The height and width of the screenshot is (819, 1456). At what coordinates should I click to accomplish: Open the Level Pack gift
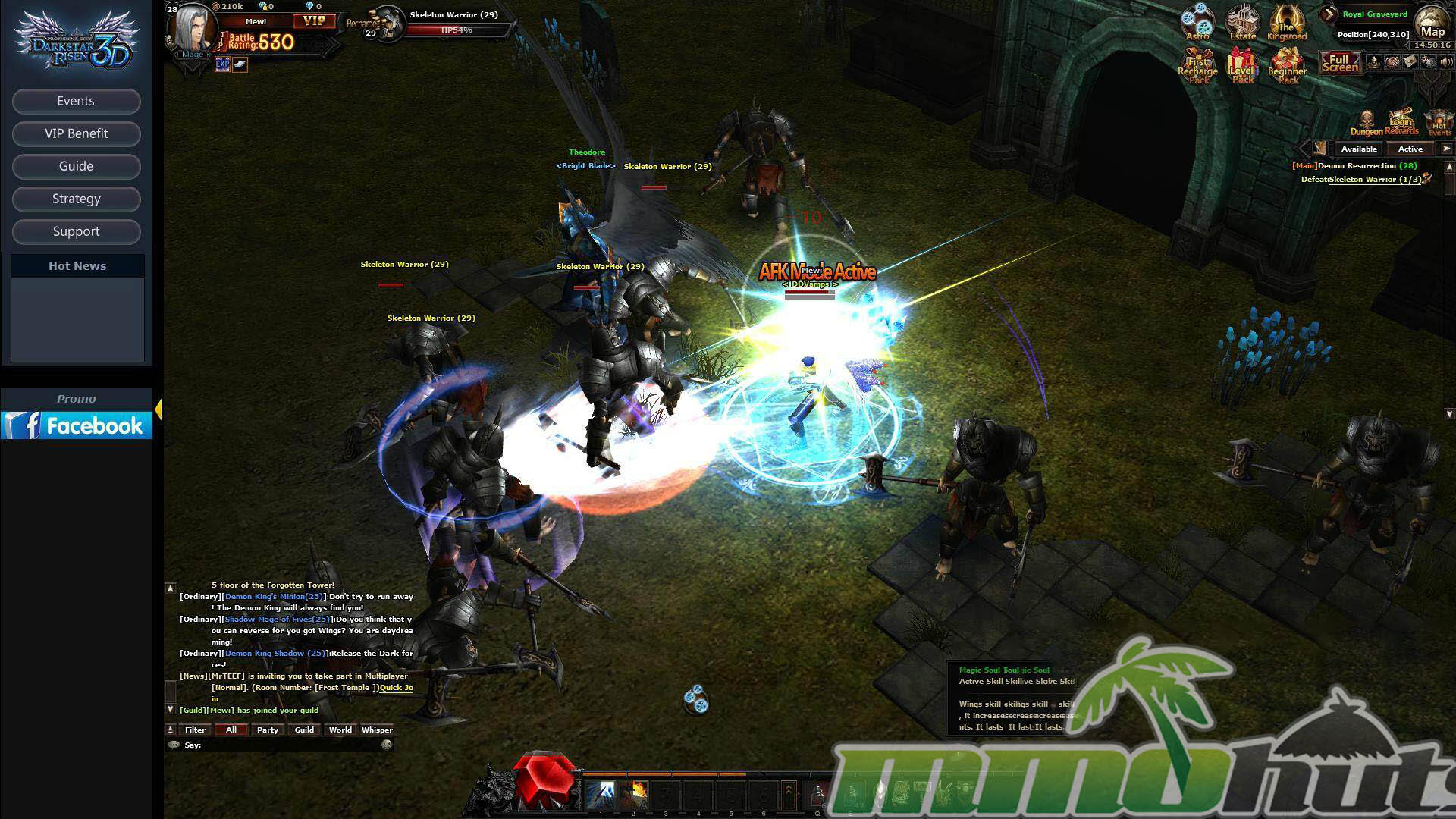(1243, 66)
